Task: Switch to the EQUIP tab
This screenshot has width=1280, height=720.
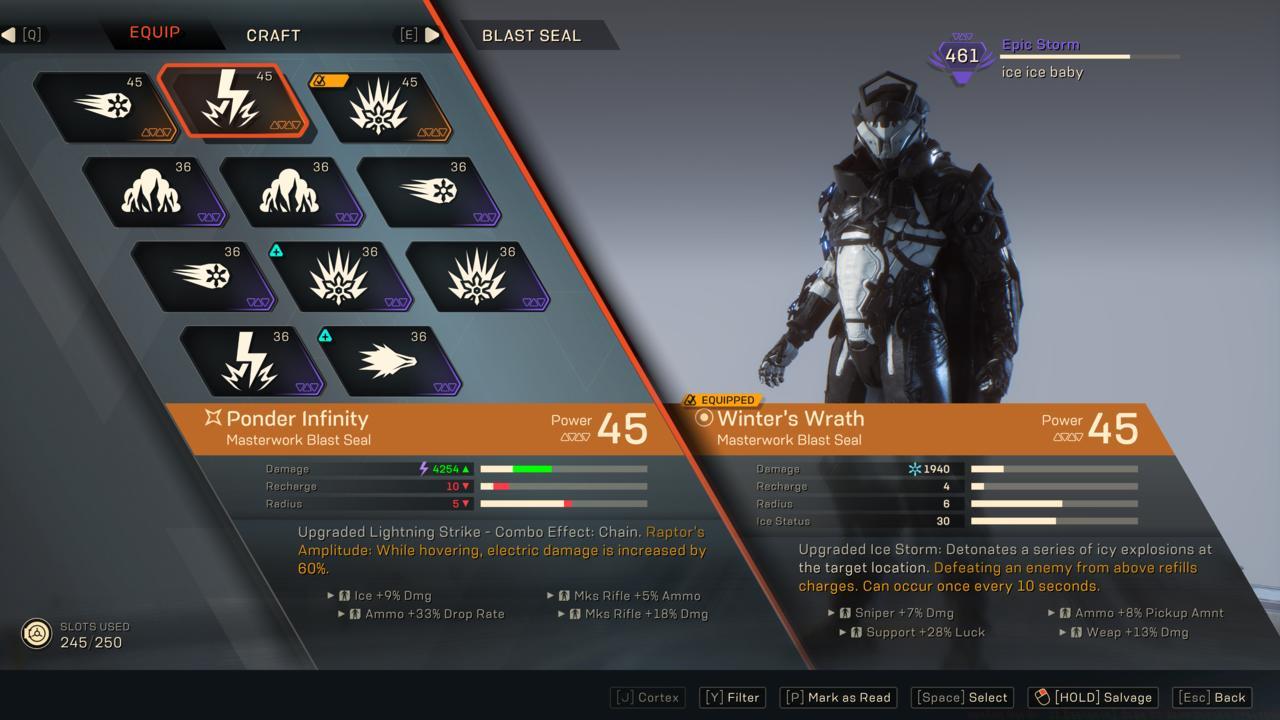Action: tap(155, 31)
